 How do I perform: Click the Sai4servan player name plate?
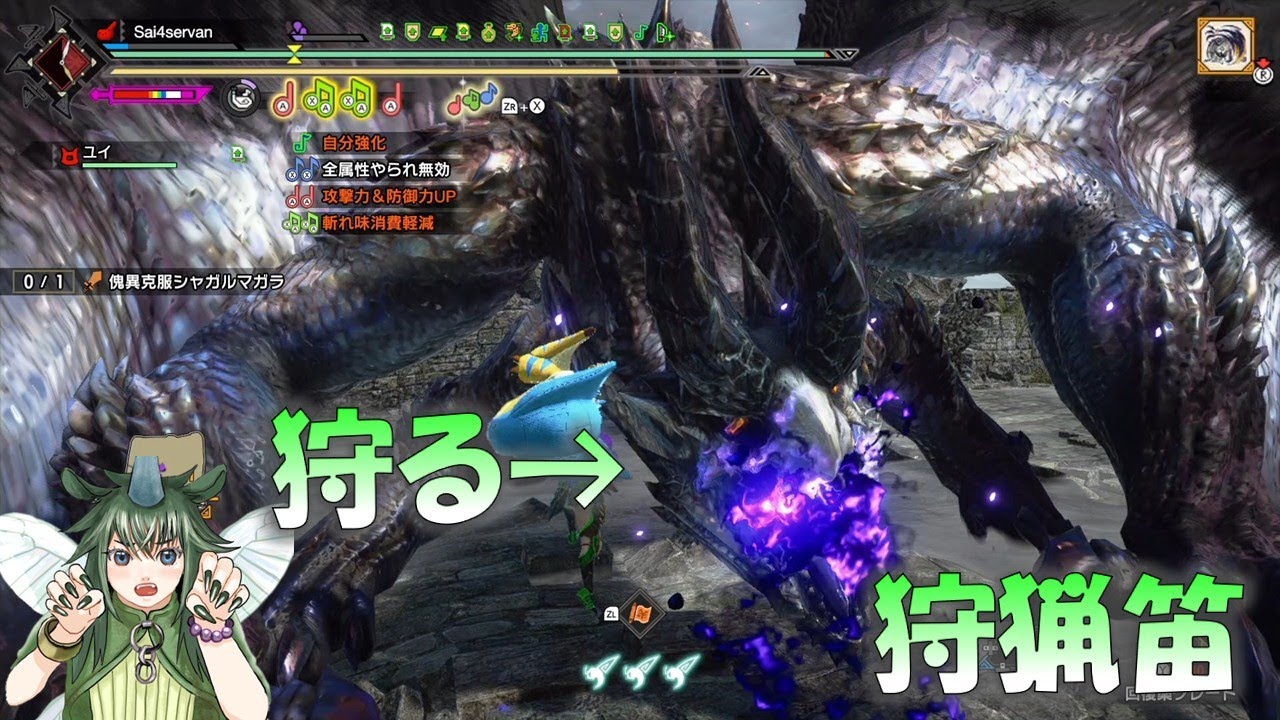click(x=165, y=32)
